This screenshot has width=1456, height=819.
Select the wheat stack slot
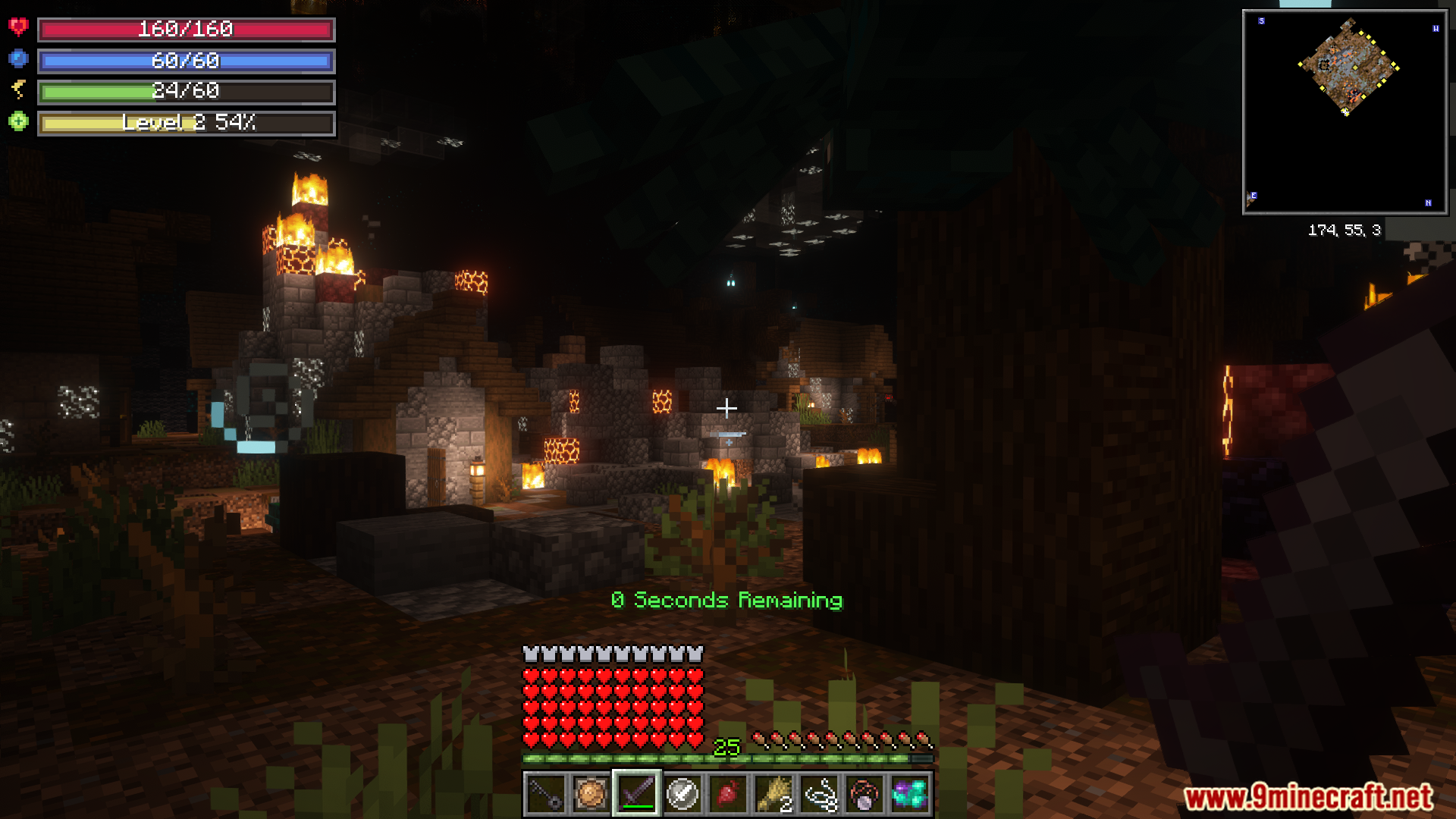(773, 794)
